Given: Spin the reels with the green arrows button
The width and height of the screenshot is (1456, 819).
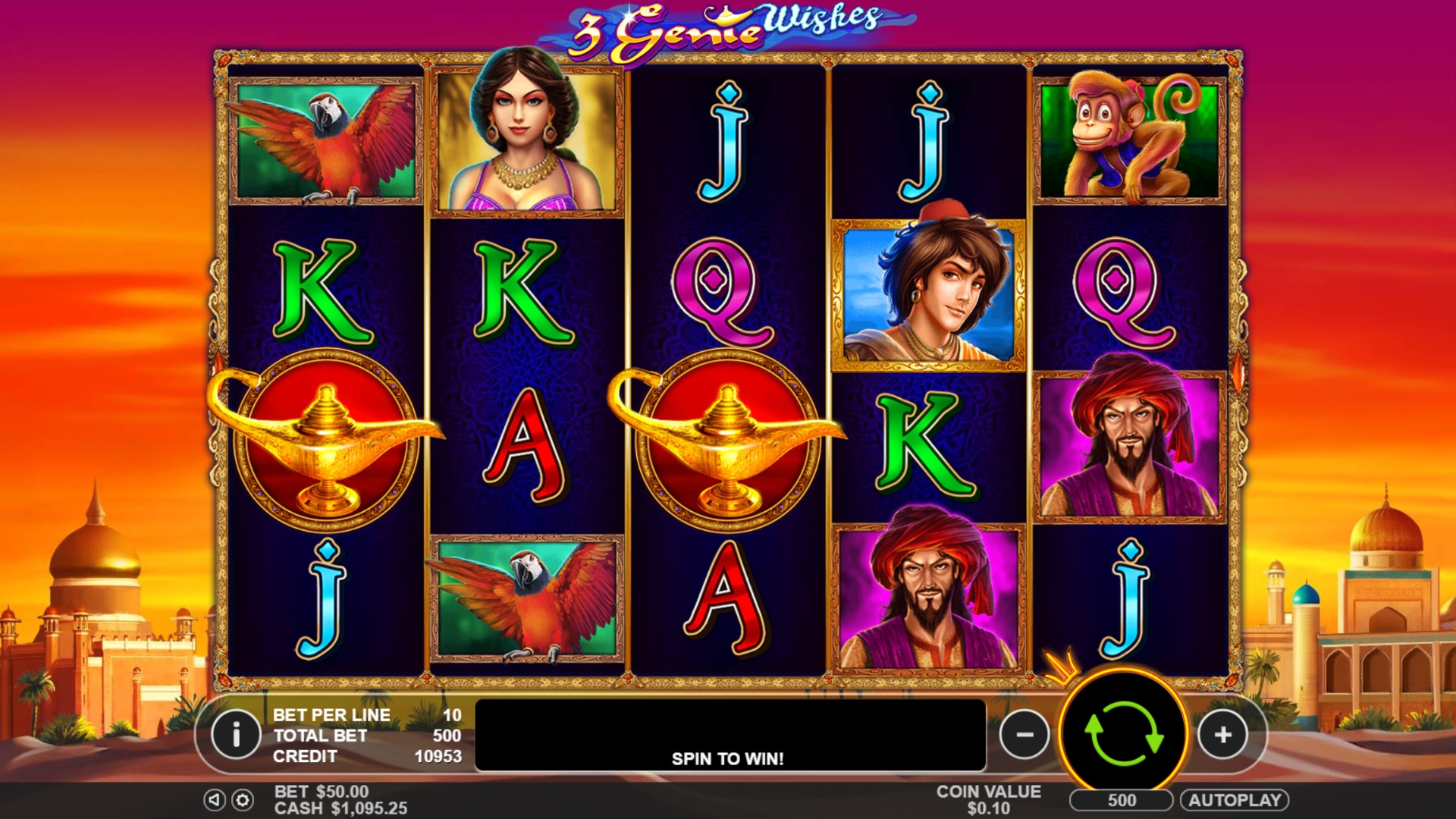Looking at the screenshot, I should click(x=1123, y=734).
